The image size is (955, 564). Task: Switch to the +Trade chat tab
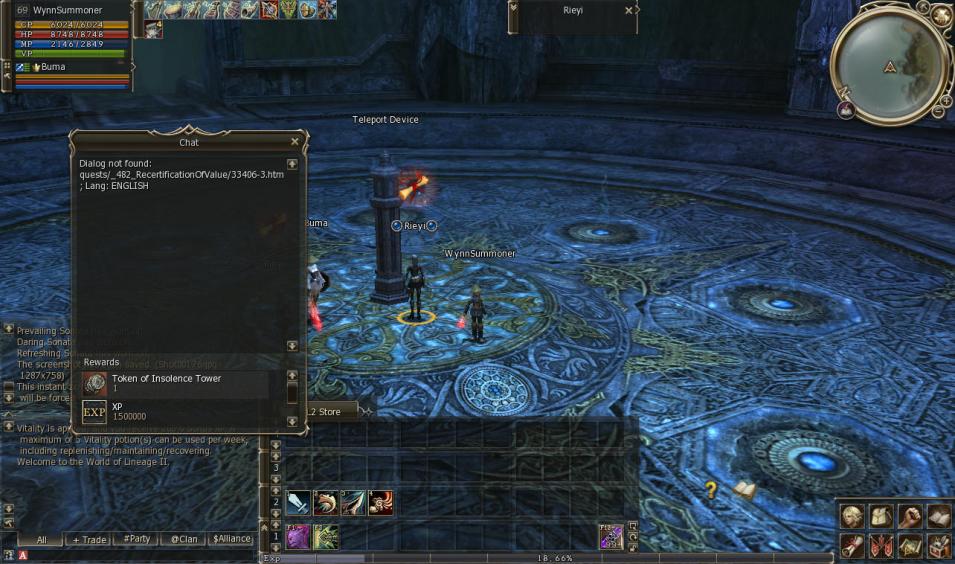pos(89,539)
